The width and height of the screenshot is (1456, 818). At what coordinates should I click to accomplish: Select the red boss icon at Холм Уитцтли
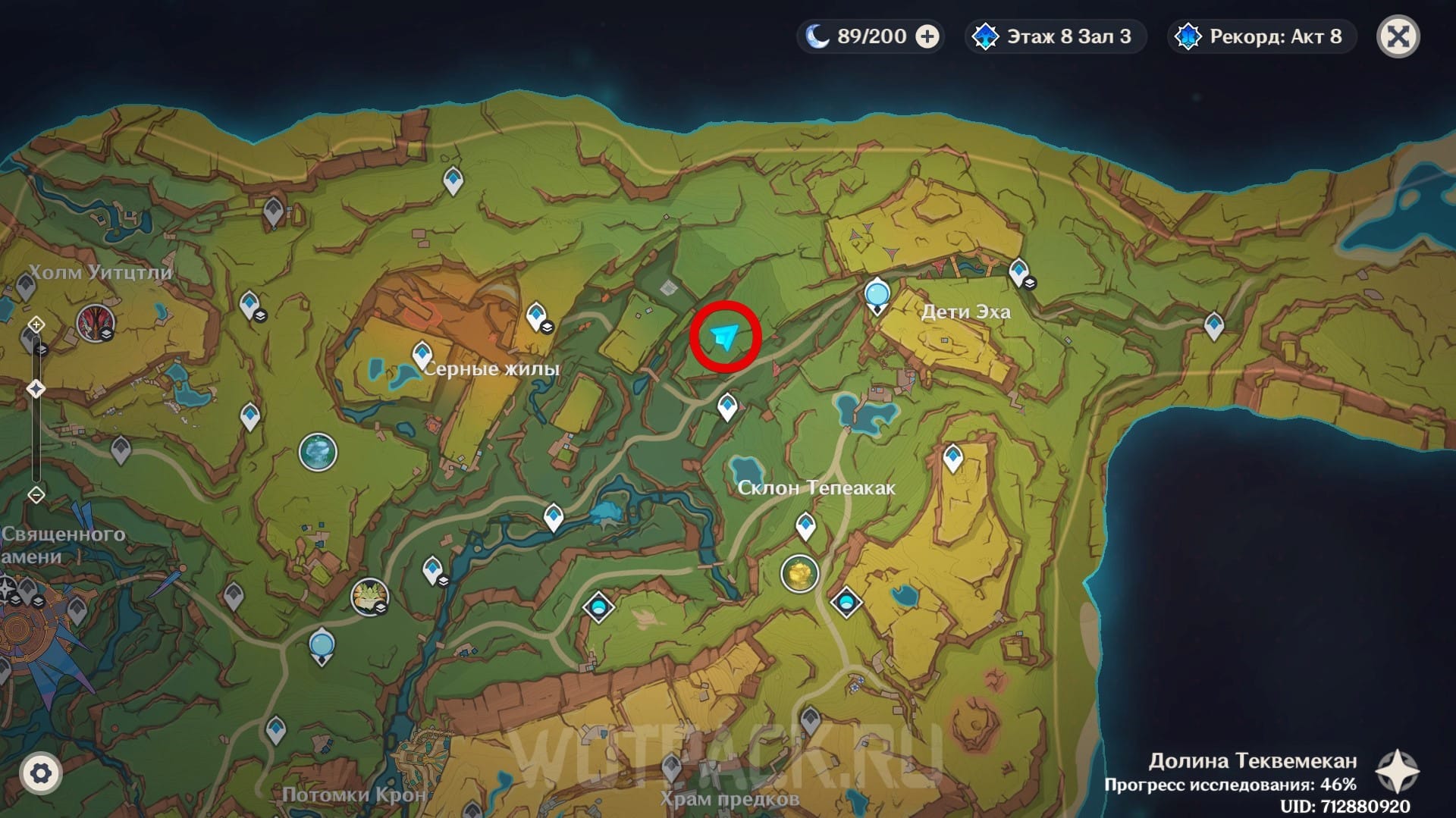tap(96, 323)
